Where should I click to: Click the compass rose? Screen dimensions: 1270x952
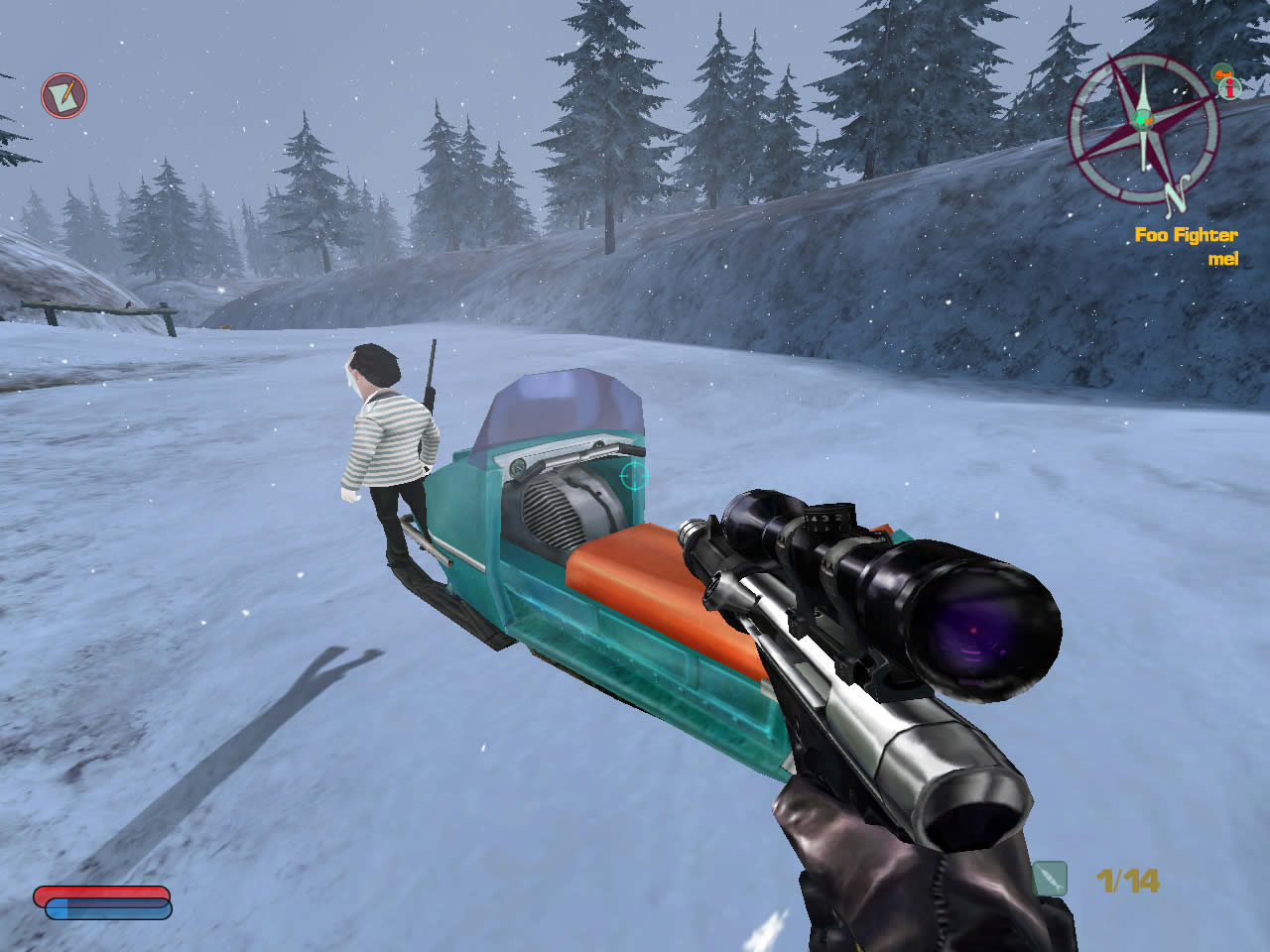[x=1143, y=127]
